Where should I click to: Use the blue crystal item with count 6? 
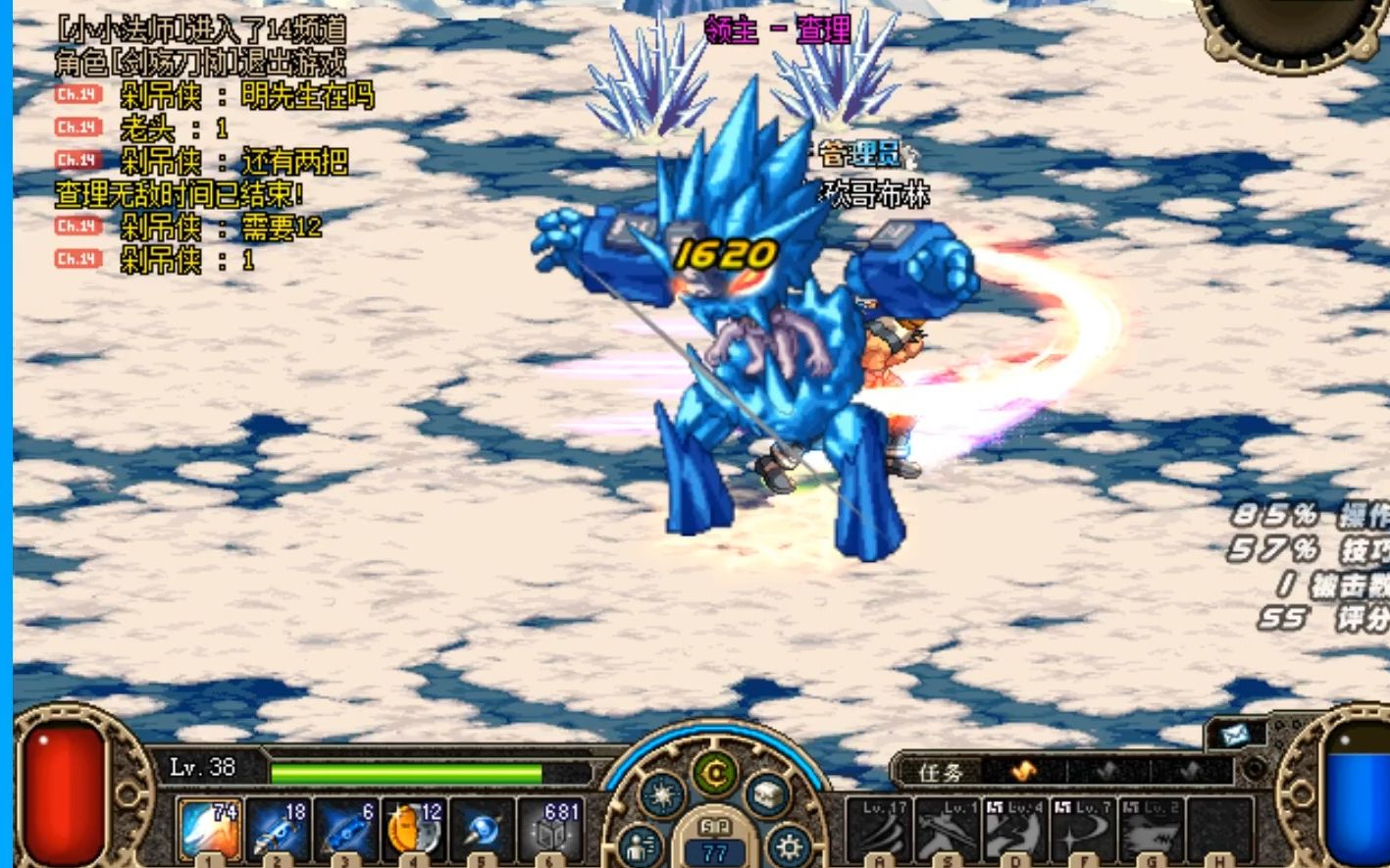(x=346, y=829)
